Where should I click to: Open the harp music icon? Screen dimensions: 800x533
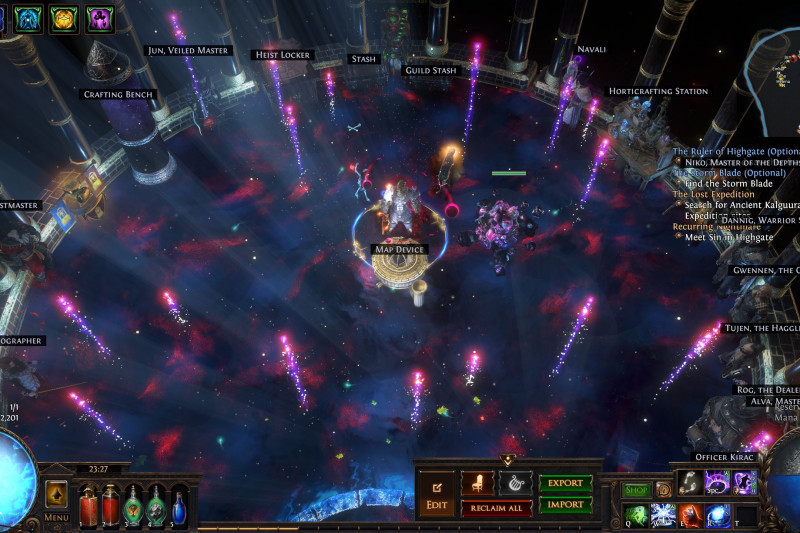(514, 482)
